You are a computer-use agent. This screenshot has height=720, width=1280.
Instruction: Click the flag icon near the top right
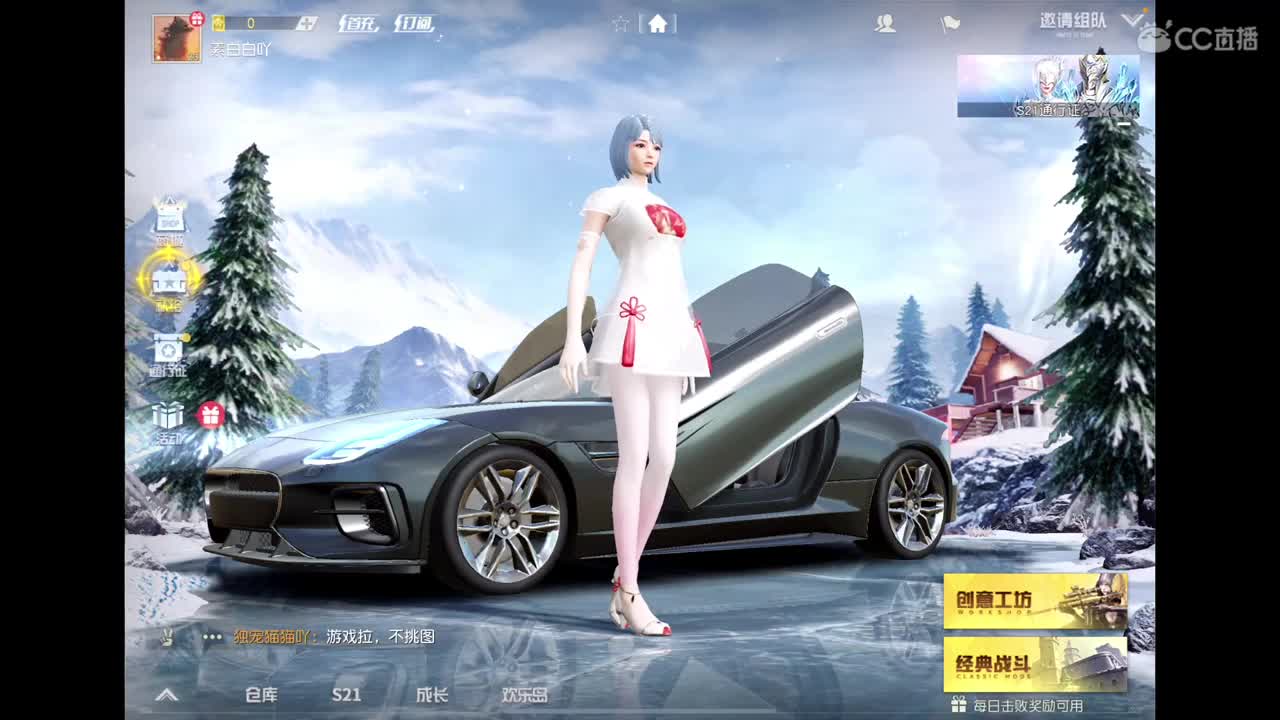click(x=950, y=24)
